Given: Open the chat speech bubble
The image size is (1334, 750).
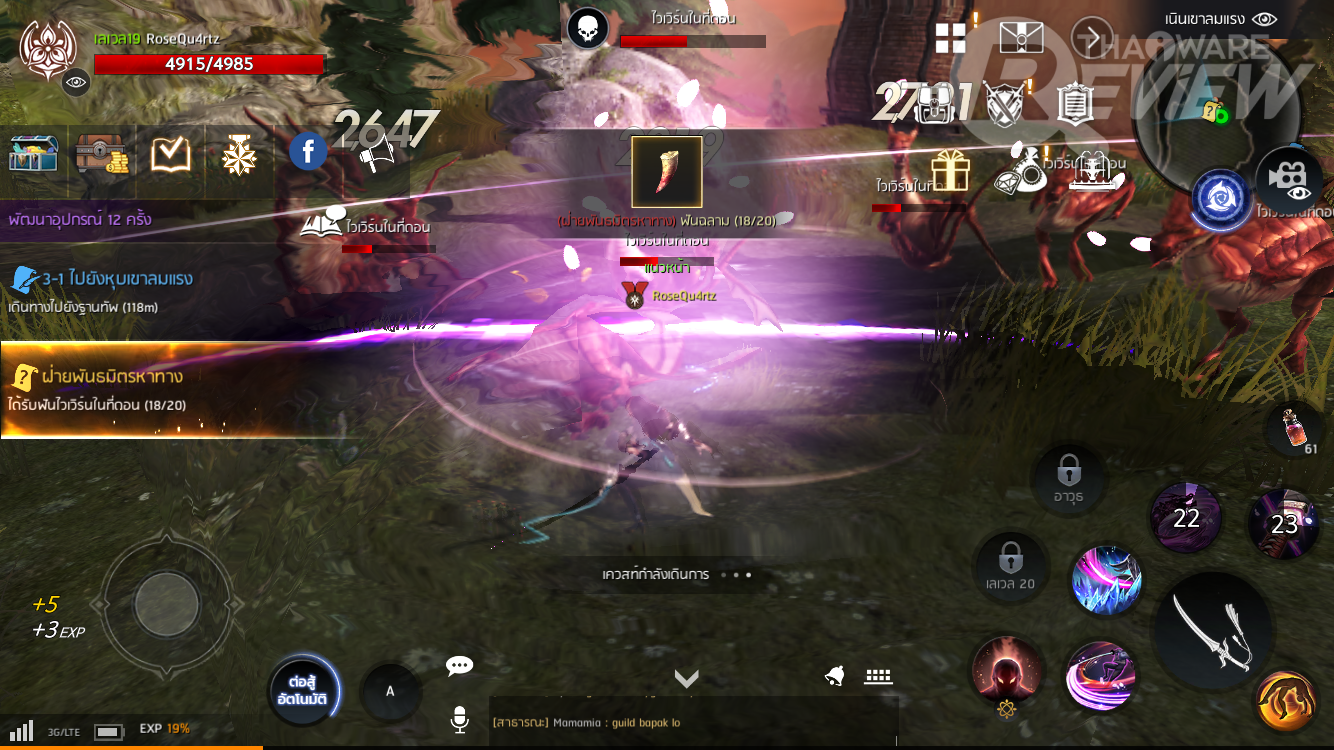Looking at the screenshot, I should coord(459,666).
